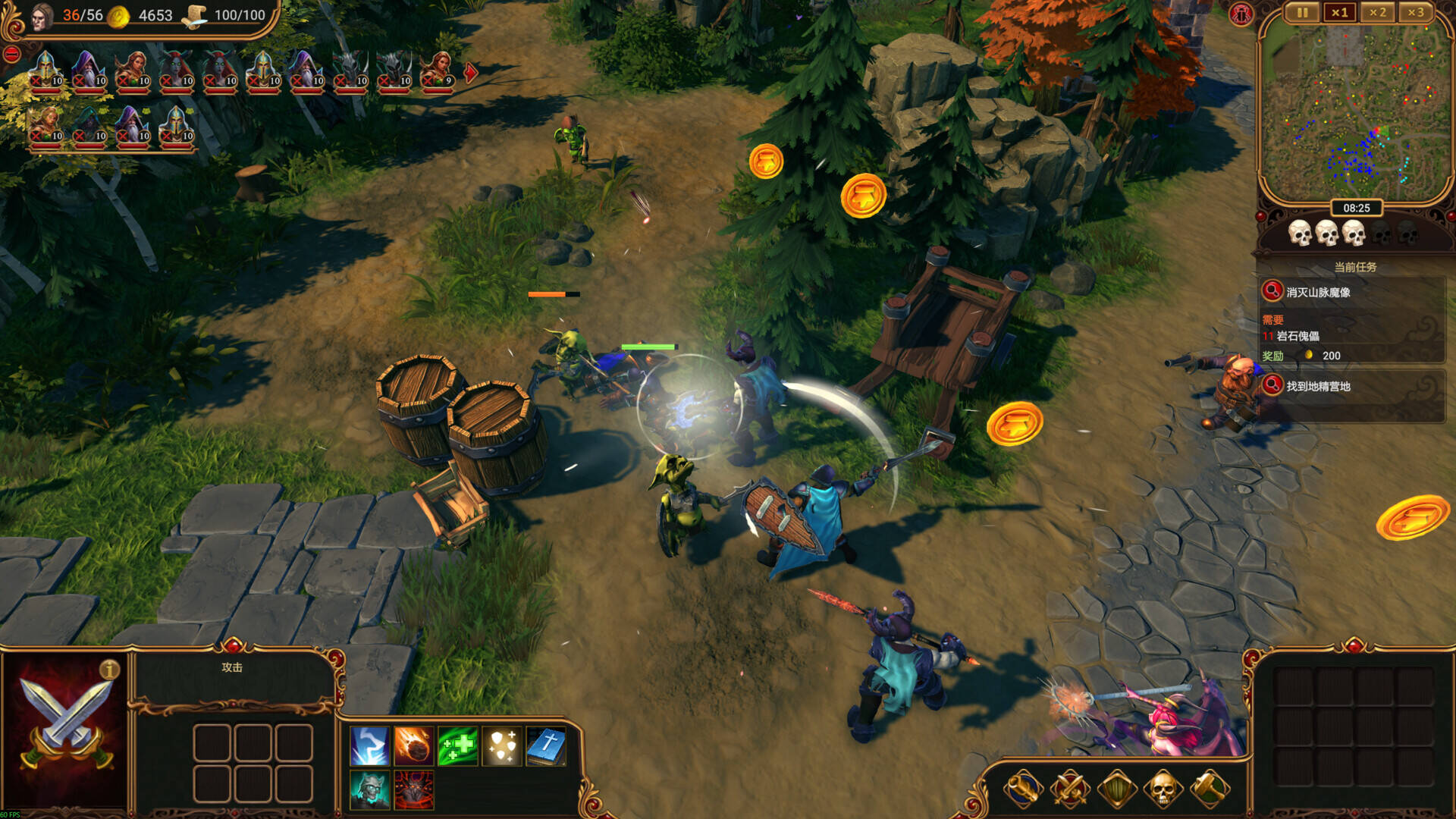The image size is (1456, 819).
Task: Activate the green healing crosses spell
Action: [x=457, y=746]
